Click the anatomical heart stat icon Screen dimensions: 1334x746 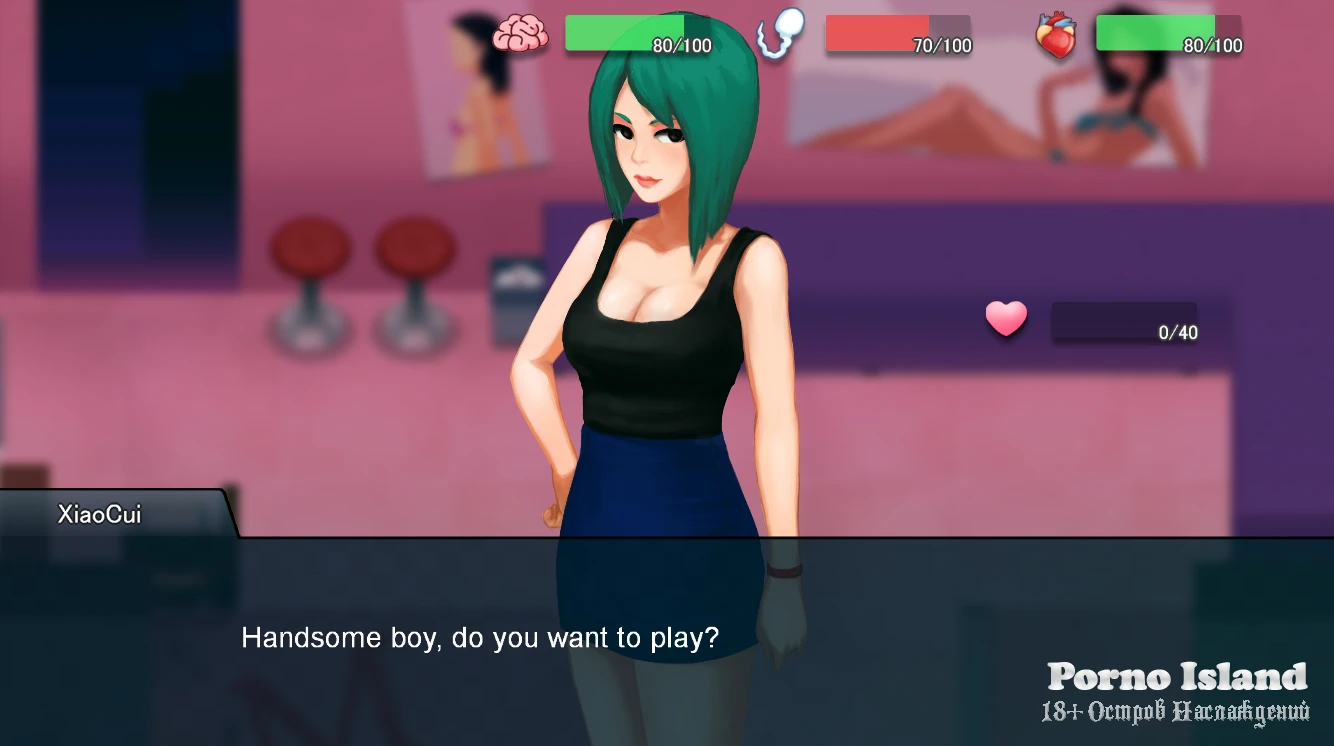pyautogui.click(x=1056, y=36)
